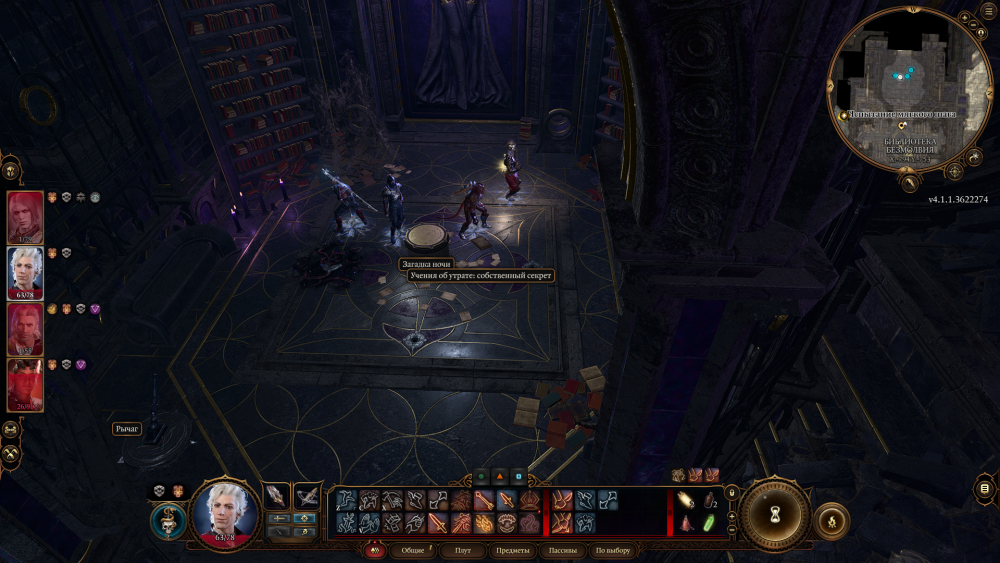Select the ranged crossbow weapon slot
The height and width of the screenshot is (563, 1000).
point(307,495)
